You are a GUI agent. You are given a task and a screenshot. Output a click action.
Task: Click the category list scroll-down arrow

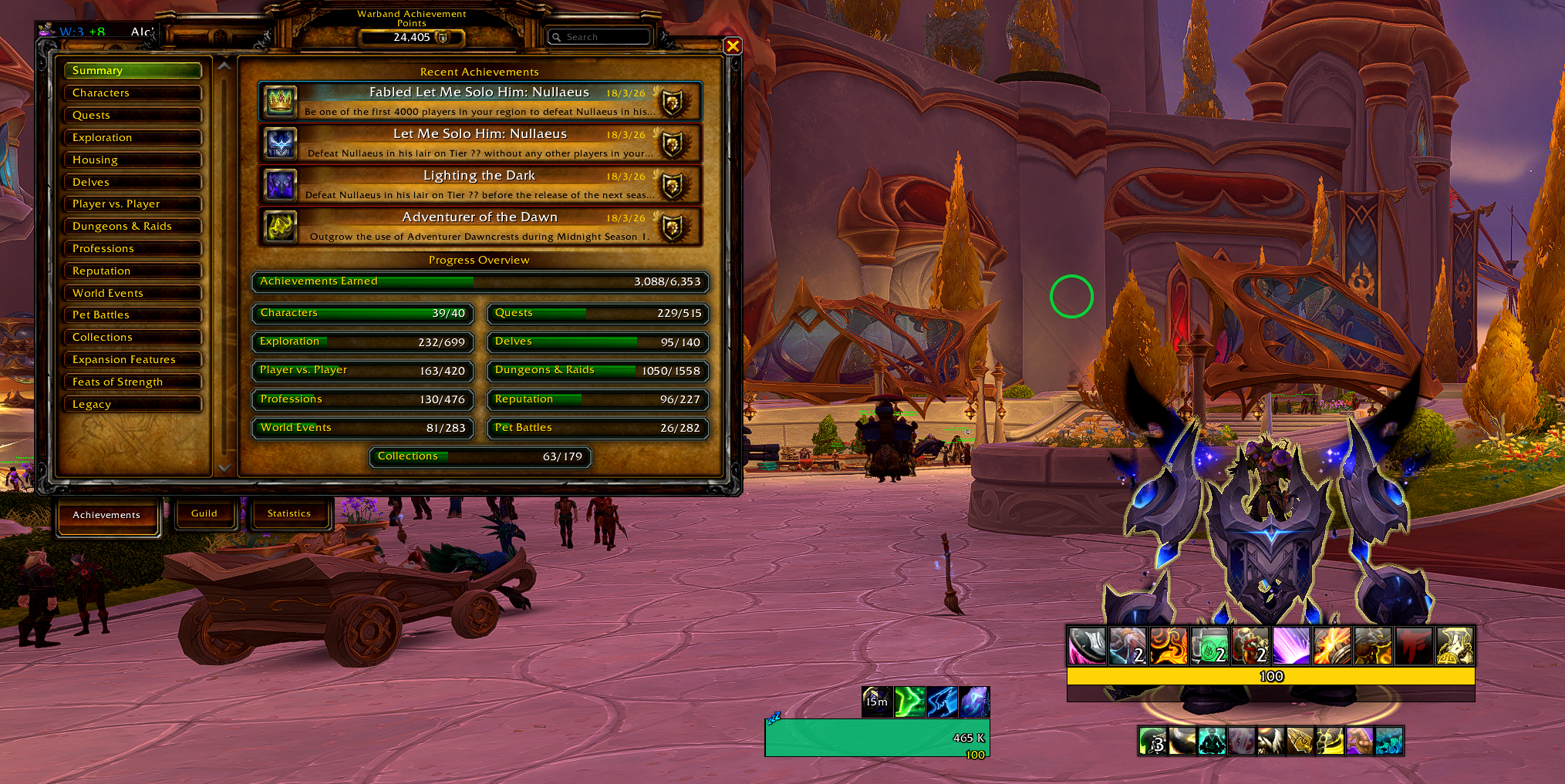pos(224,468)
